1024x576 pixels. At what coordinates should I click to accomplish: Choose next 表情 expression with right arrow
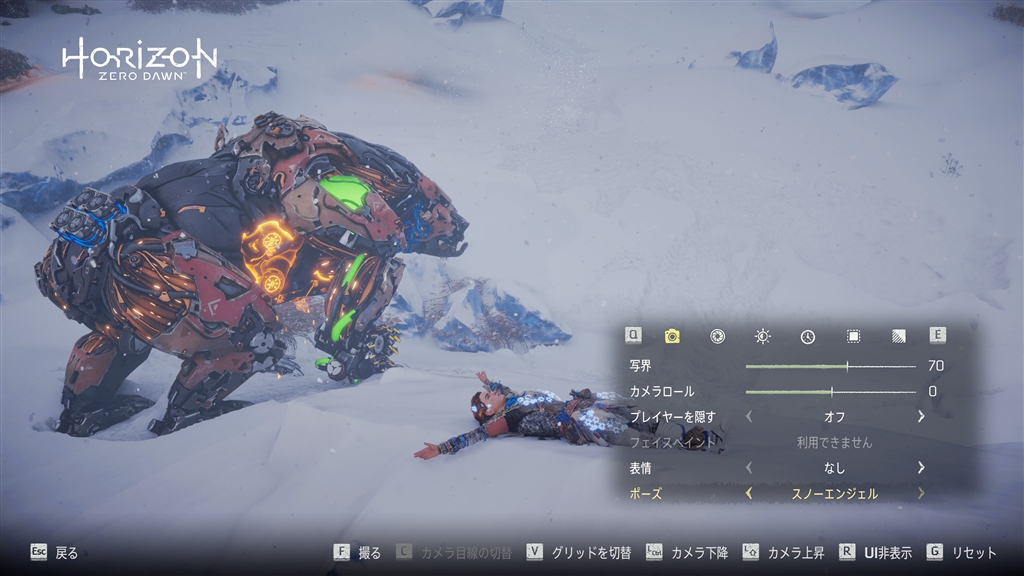coord(921,467)
